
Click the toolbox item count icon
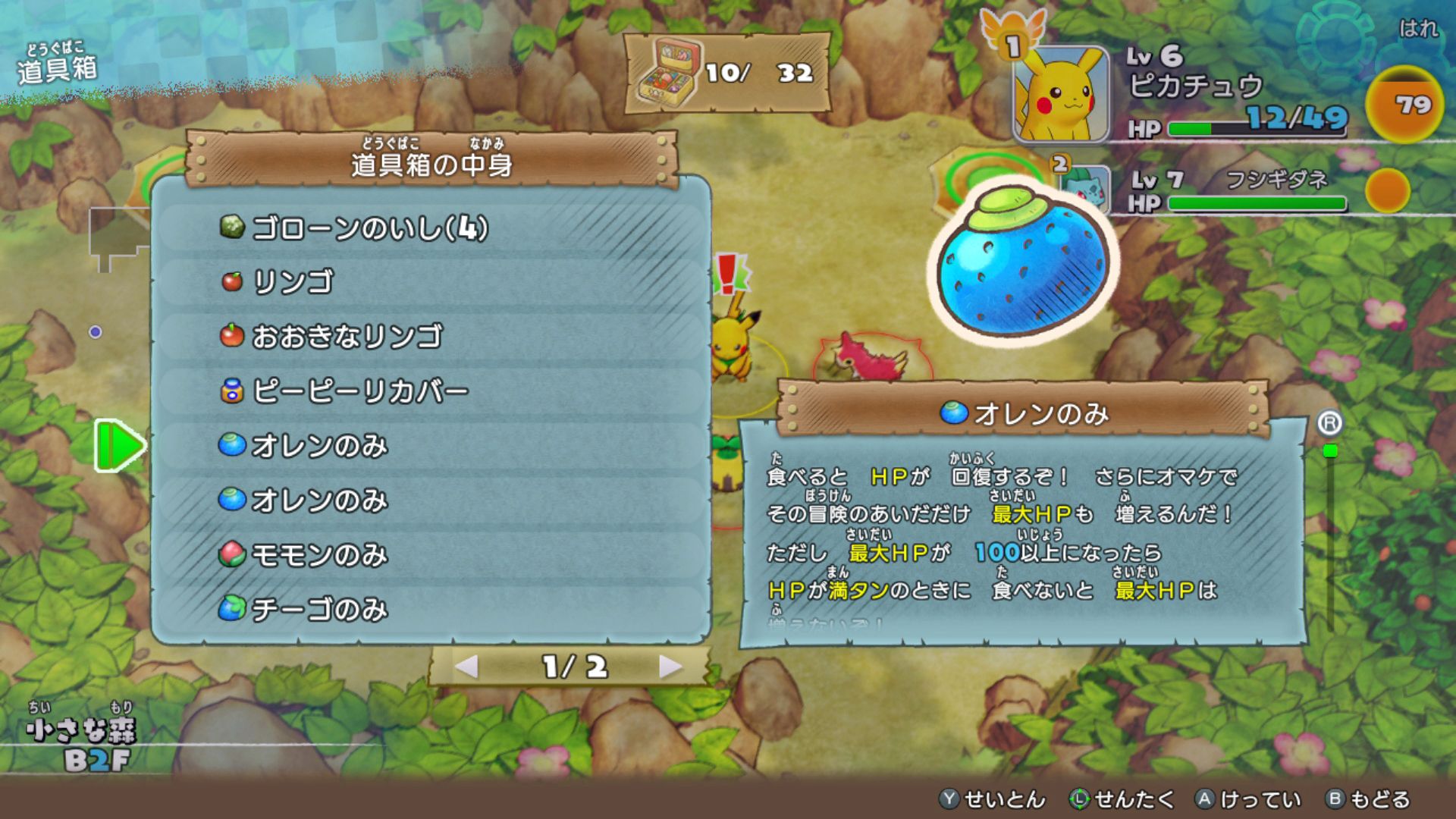pyautogui.click(x=667, y=72)
